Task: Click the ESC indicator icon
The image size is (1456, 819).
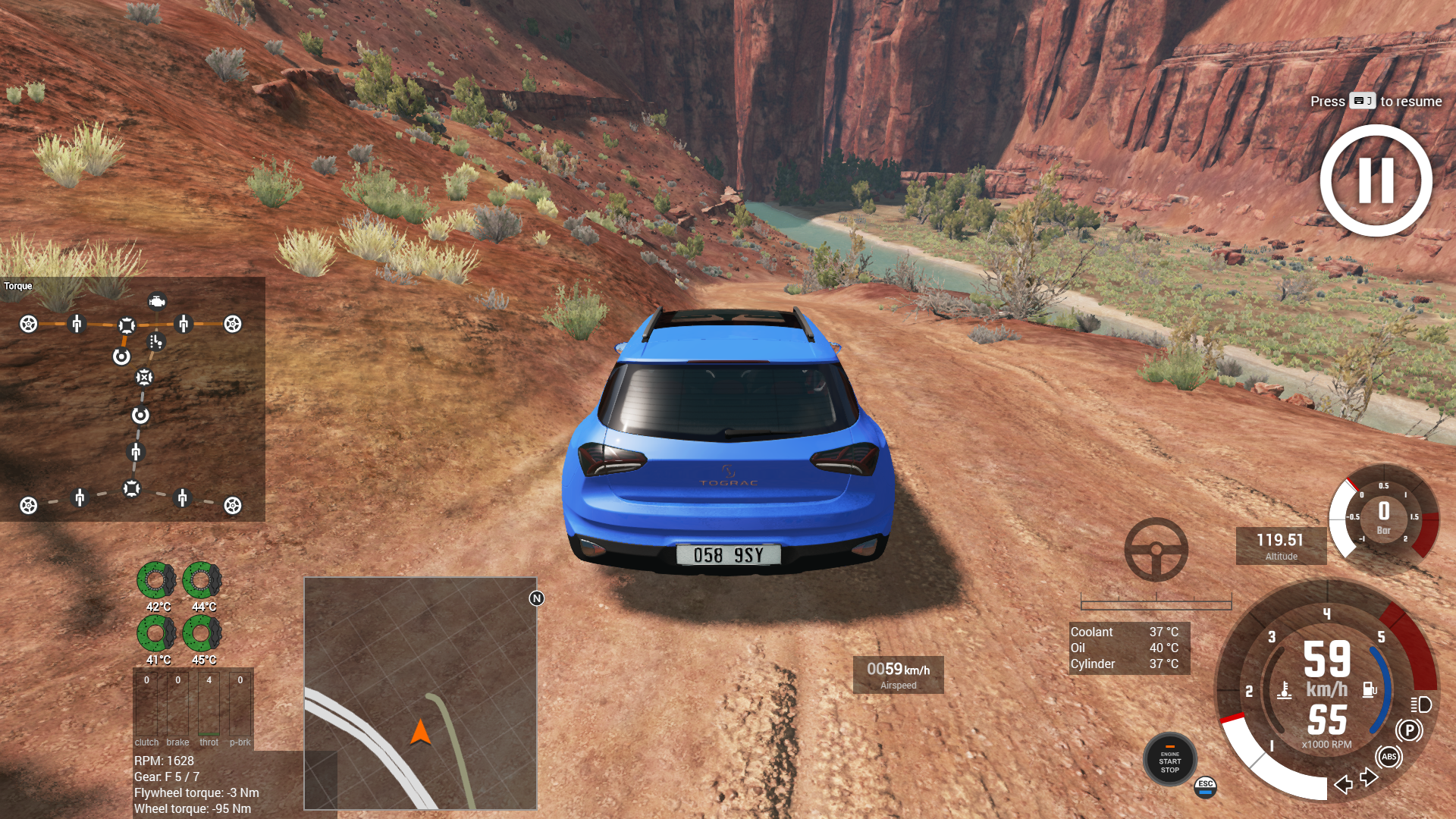Action: tap(1205, 787)
